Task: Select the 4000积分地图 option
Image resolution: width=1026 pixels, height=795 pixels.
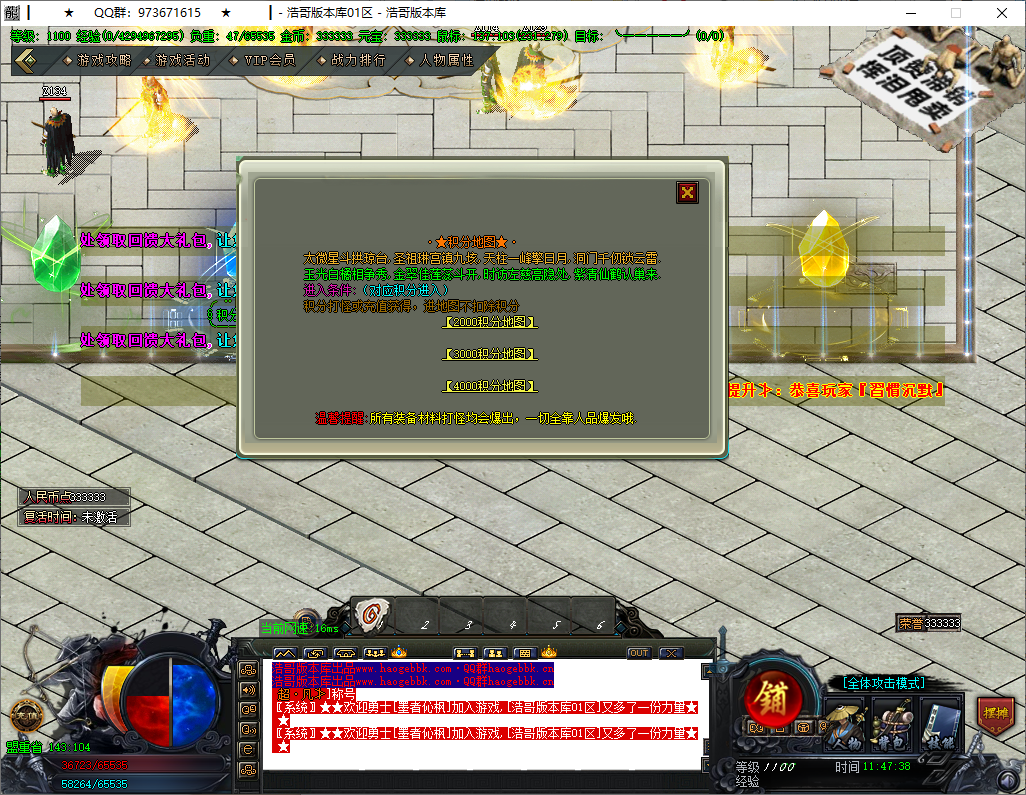Action: tap(490, 386)
